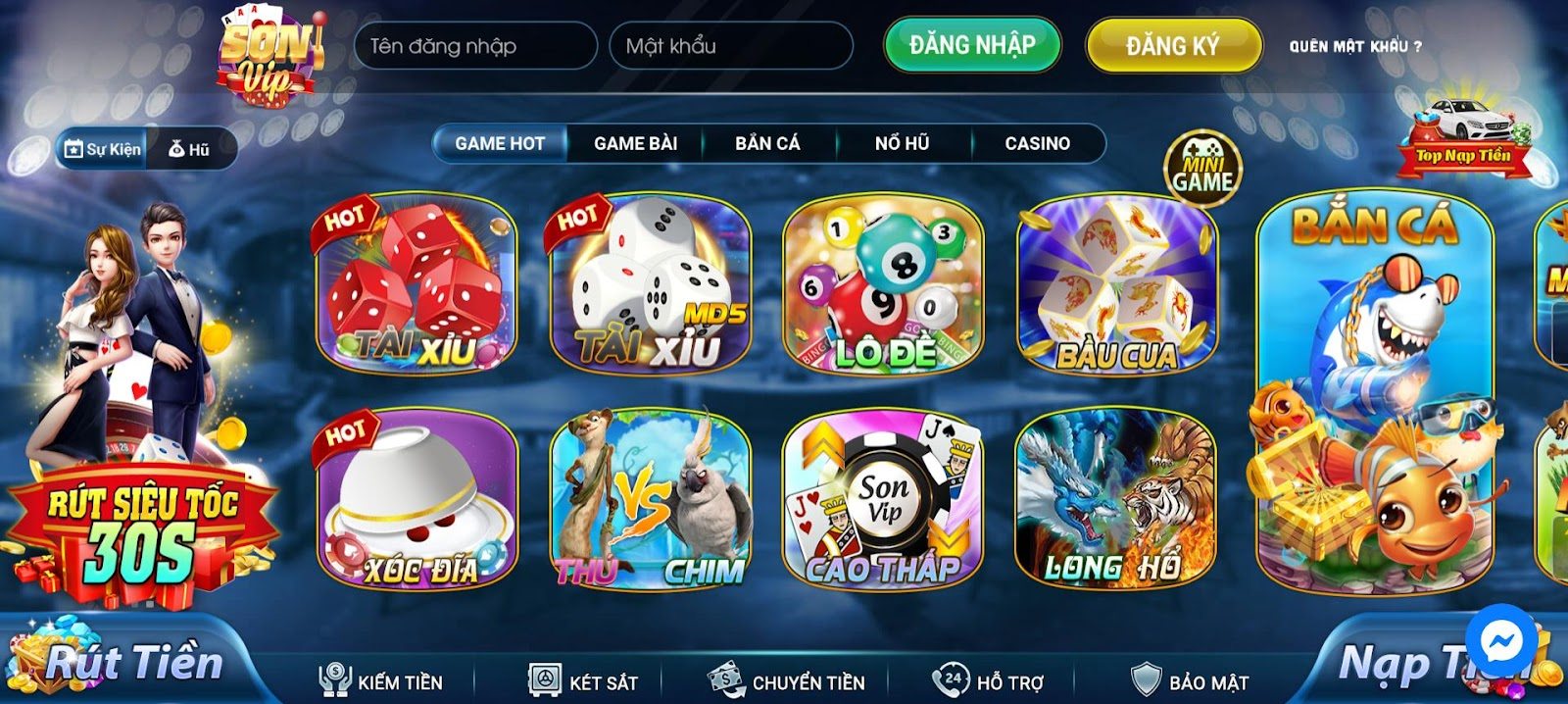Viewport: 1568px width, 704px height.
Task: Select the Mật khẩu password field
Action: (730, 46)
